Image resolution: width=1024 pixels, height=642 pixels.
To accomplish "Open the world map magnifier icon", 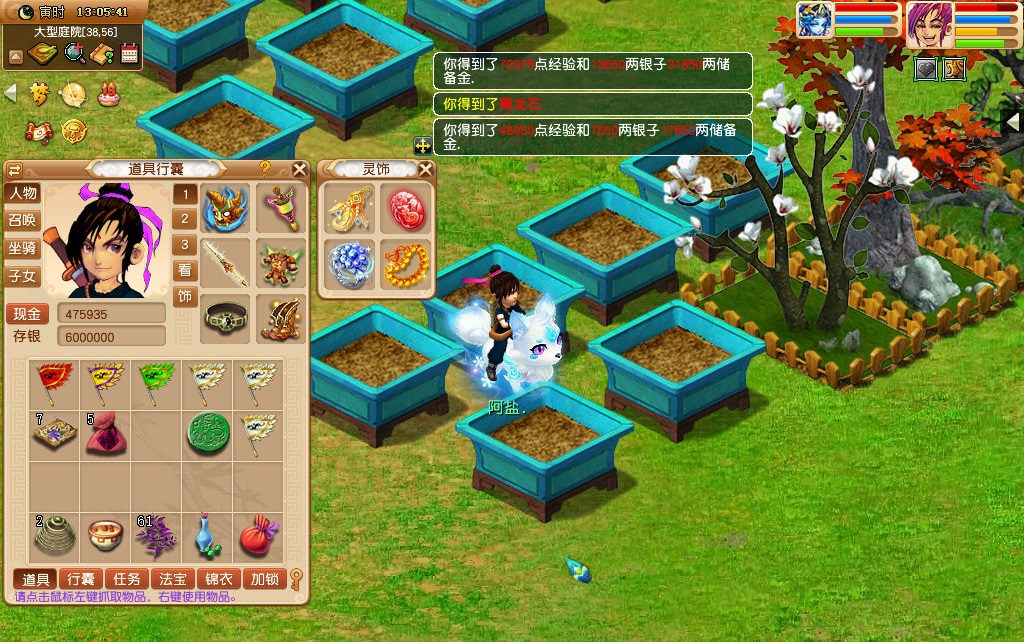I will [x=74, y=54].
